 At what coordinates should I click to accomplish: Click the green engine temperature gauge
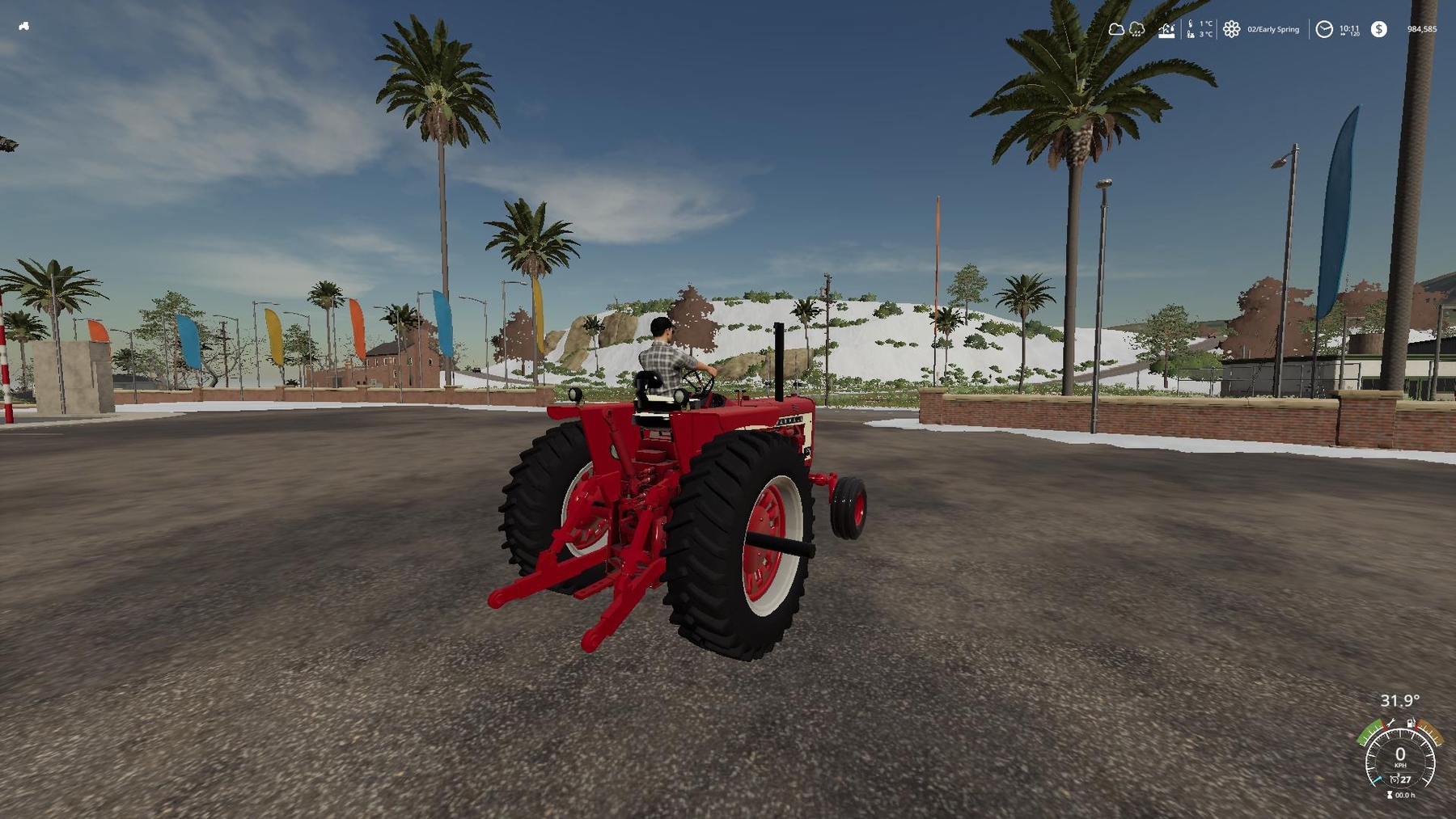click(1369, 734)
